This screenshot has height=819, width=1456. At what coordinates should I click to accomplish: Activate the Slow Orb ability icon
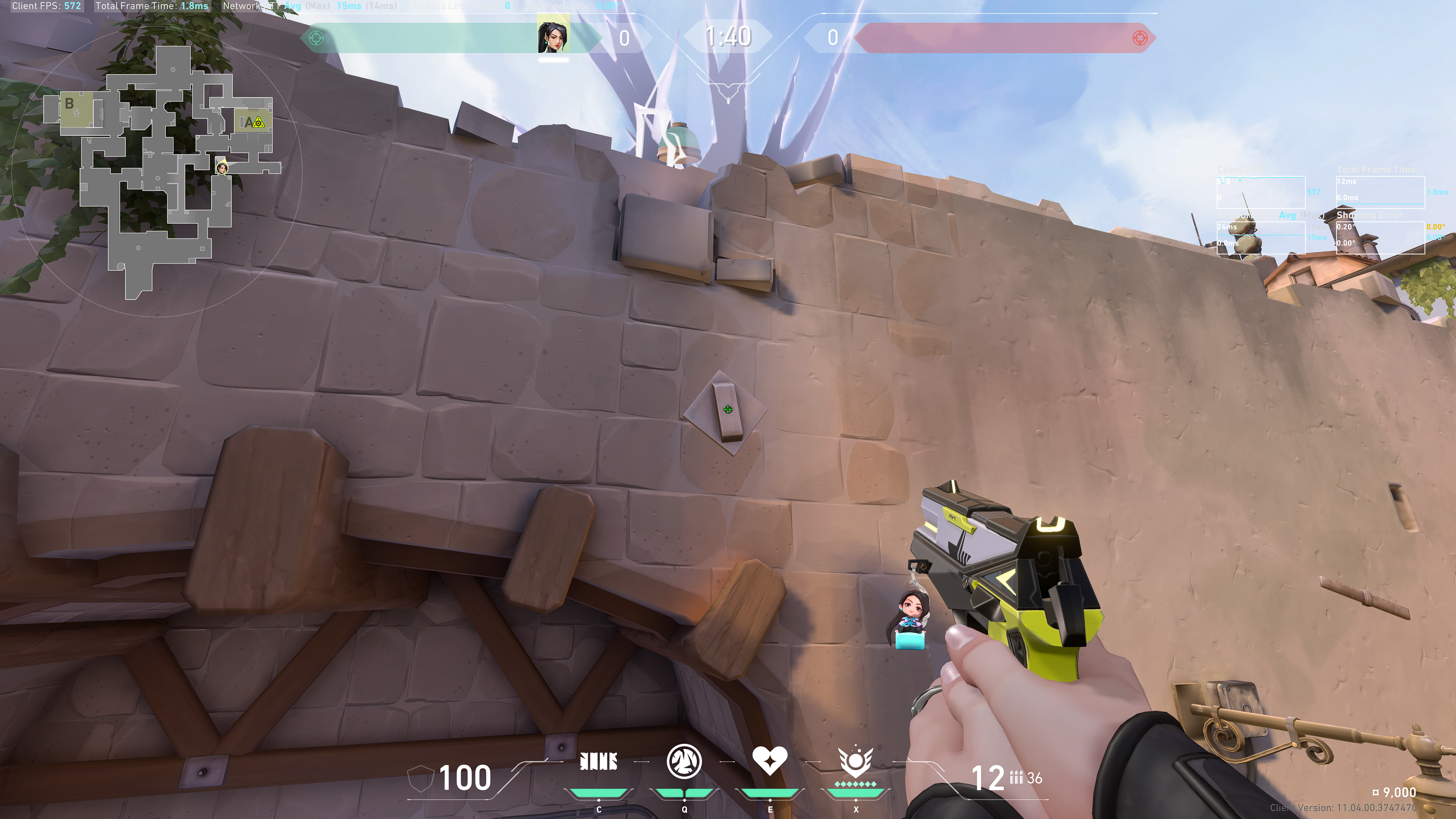point(684,761)
